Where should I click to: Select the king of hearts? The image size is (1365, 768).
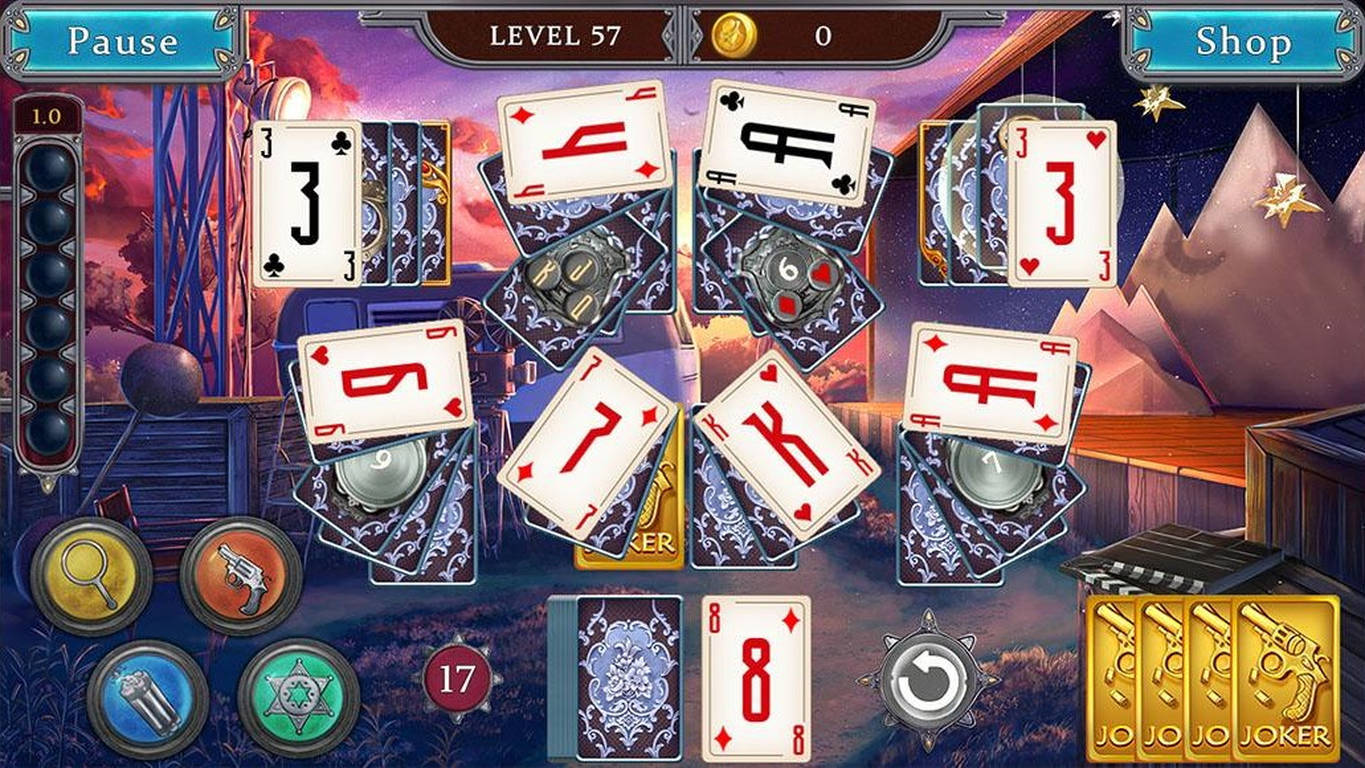coord(790,440)
